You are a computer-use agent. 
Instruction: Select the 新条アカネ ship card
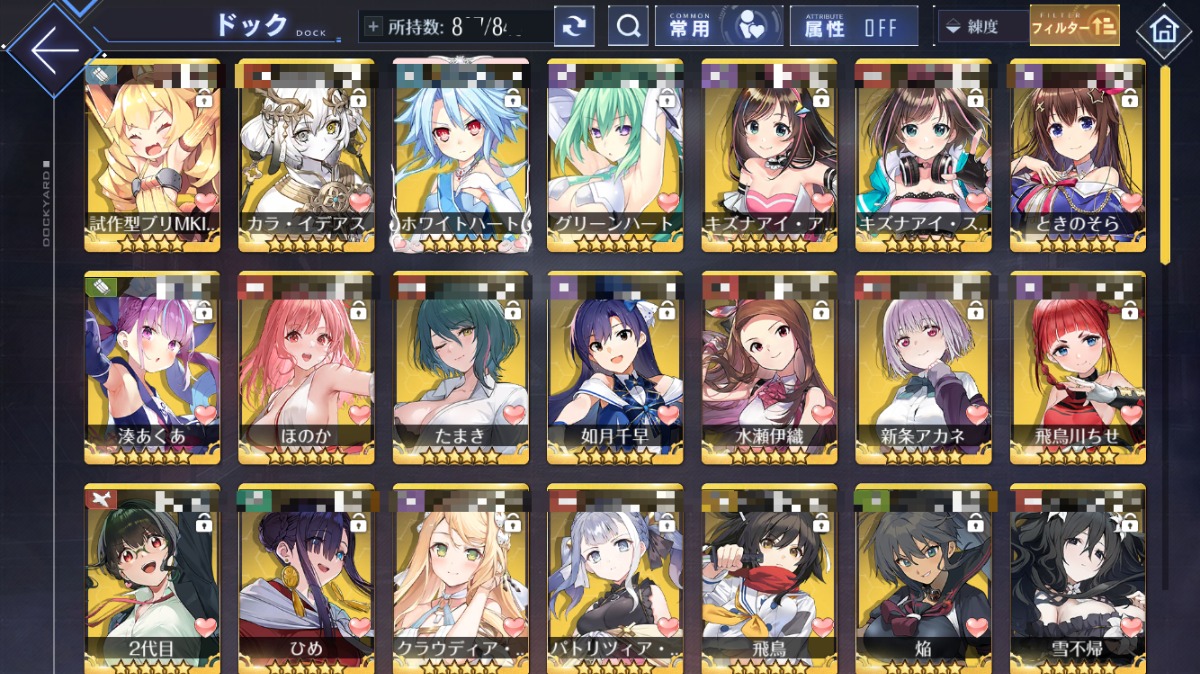tap(922, 368)
